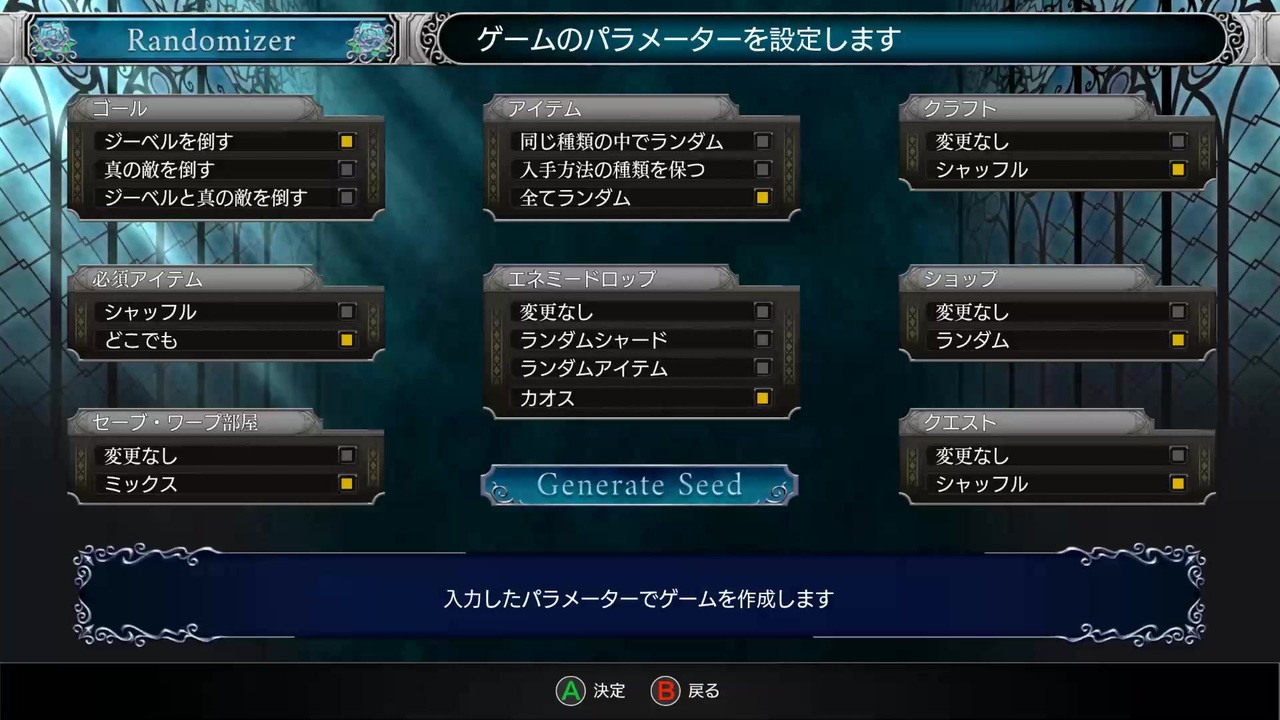Viewport: 1280px width, 720px height.
Task: Click the parameter description bar at bottom
Action: pos(640,597)
